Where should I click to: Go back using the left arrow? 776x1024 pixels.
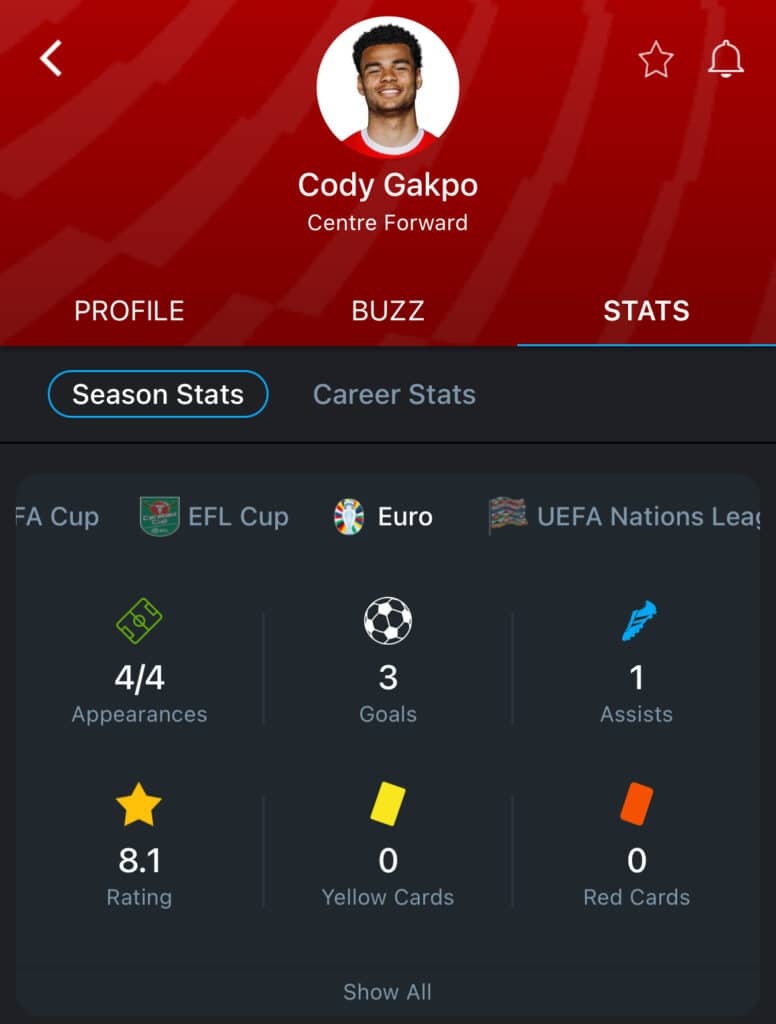click(x=51, y=59)
